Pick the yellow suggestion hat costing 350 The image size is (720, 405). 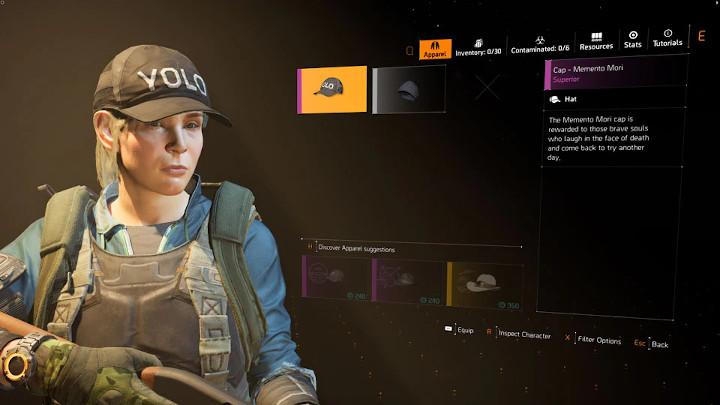point(481,283)
